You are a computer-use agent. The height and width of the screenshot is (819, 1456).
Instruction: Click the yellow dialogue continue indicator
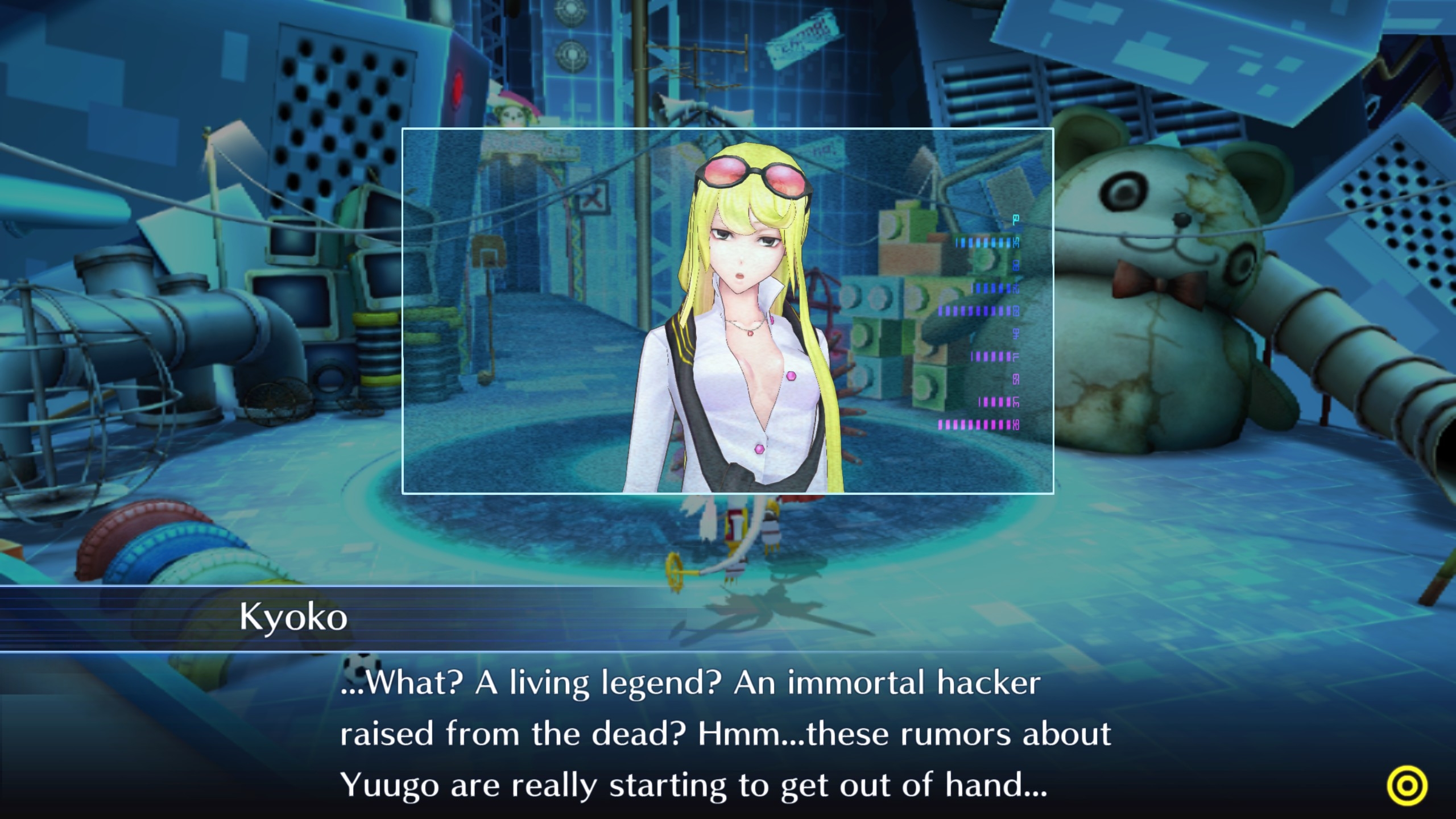pos(1407,786)
